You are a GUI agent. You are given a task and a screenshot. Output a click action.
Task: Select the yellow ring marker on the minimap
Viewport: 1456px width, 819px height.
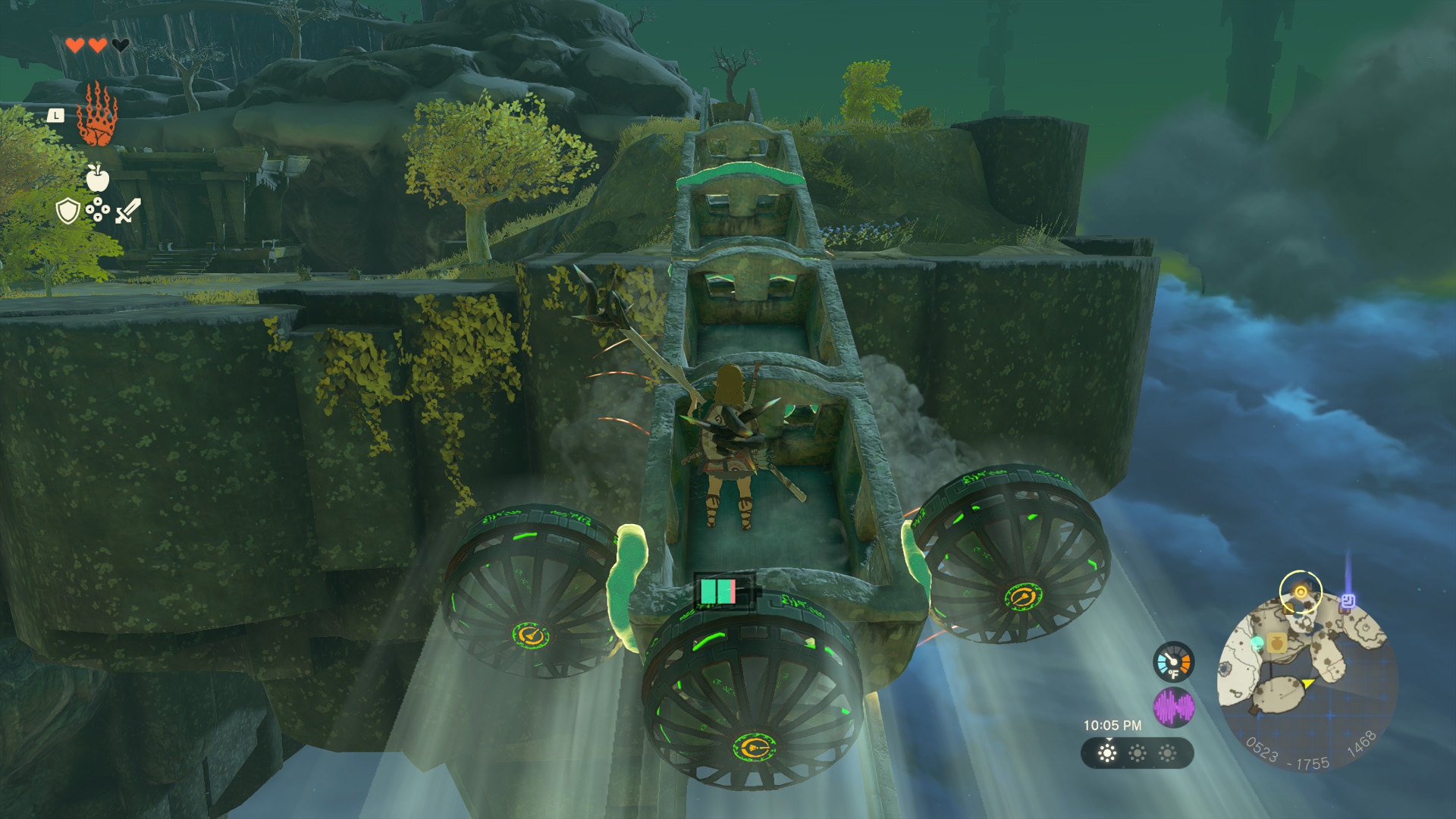click(1301, 591)
